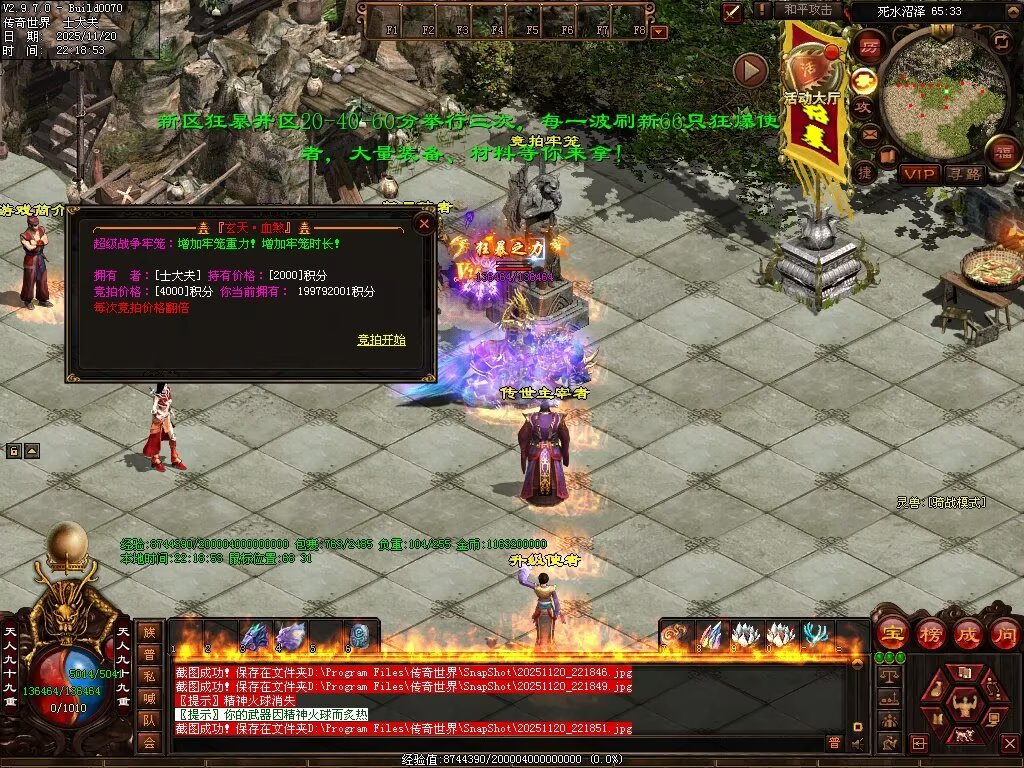Use the blue antler skill icon

pos(815,635)
